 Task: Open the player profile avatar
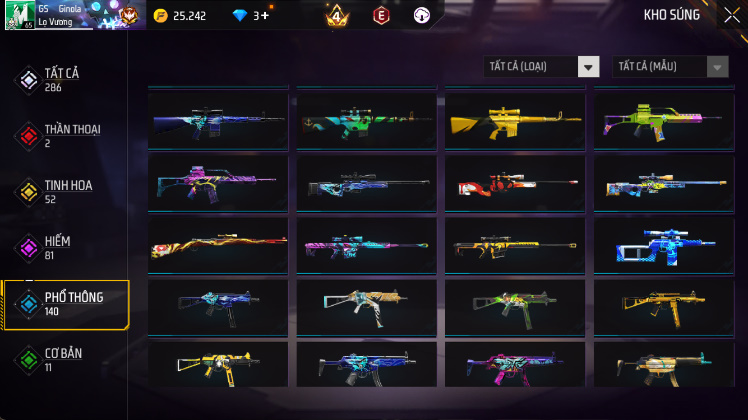[x=20, y=15]
